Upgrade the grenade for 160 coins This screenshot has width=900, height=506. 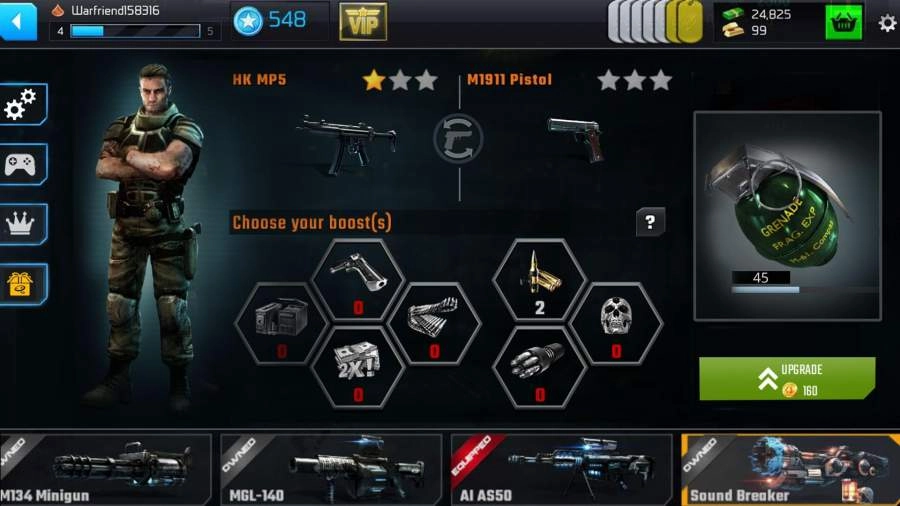[787, 379]
